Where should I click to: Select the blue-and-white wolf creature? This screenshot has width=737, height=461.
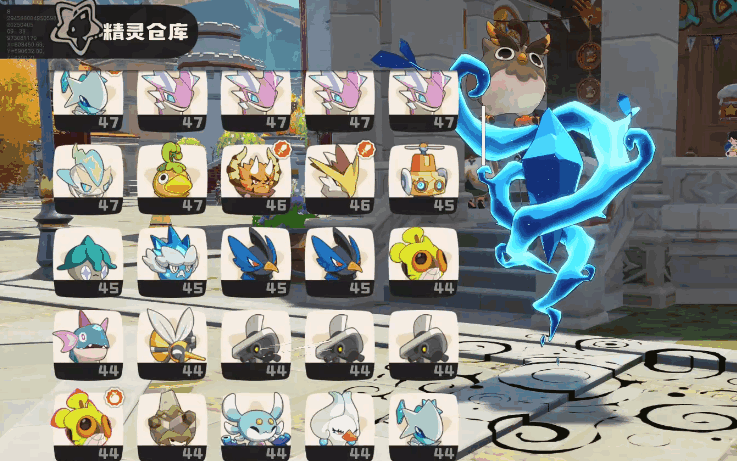172,258
